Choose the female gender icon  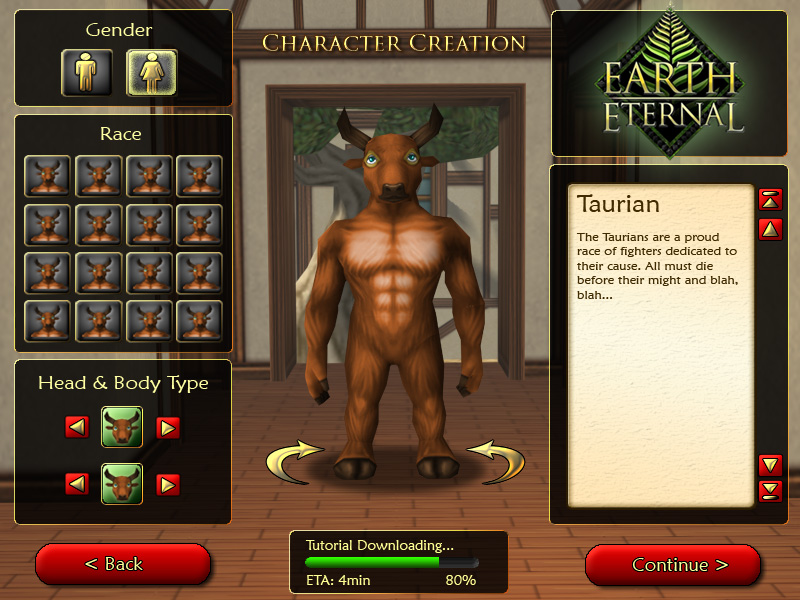[x=152, y=72]
